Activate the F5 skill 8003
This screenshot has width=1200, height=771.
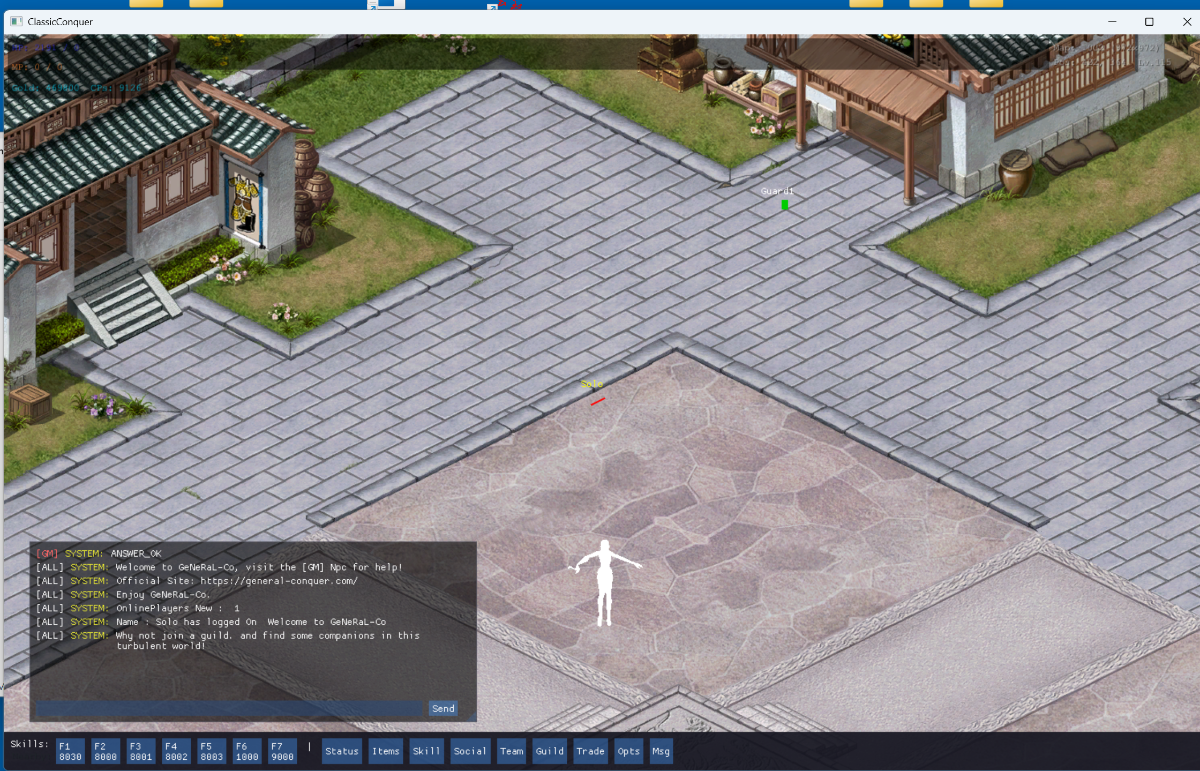click(211, 751)
